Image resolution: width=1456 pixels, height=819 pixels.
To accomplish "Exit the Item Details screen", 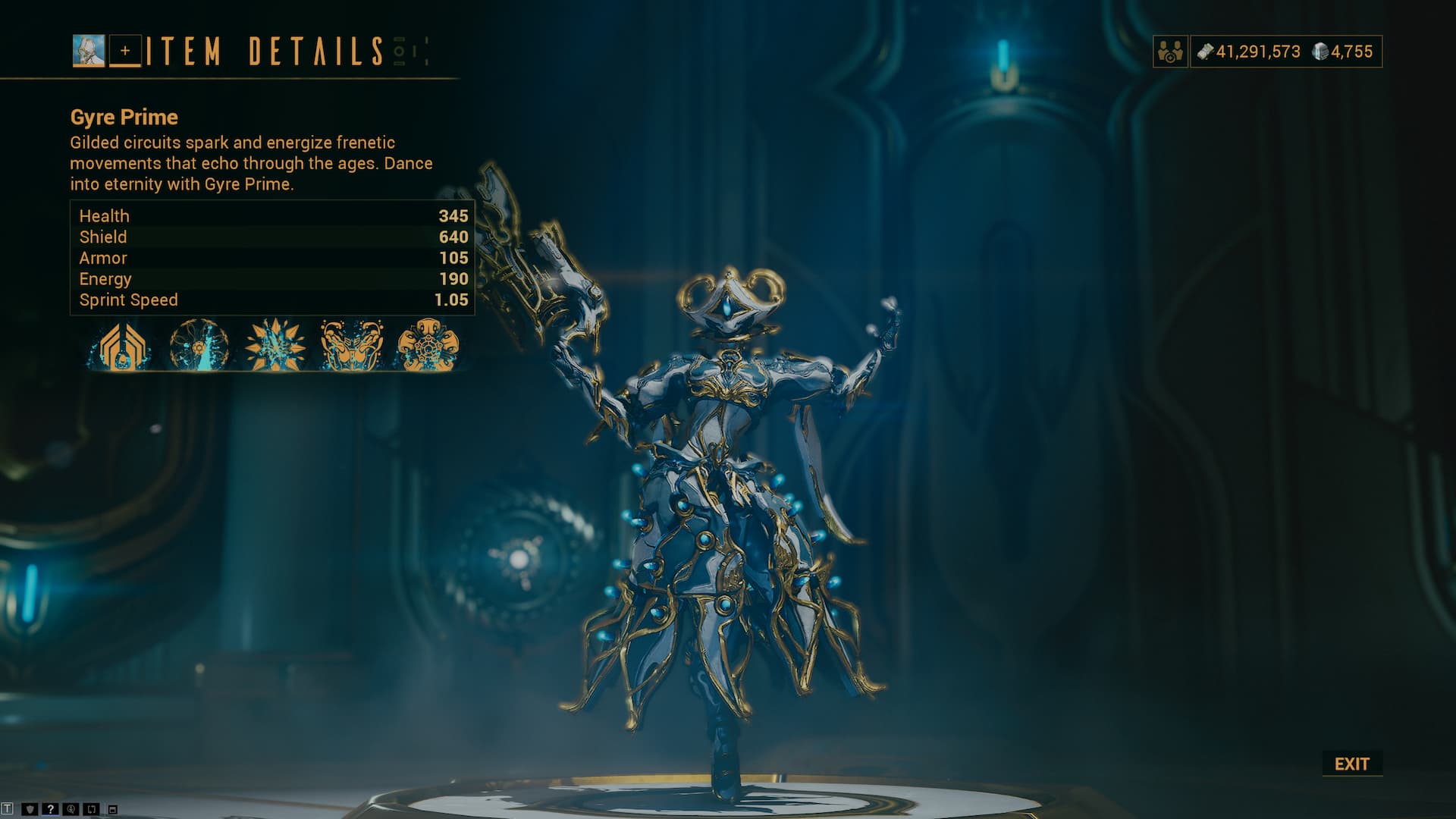I will click(x=1352, y=764).
